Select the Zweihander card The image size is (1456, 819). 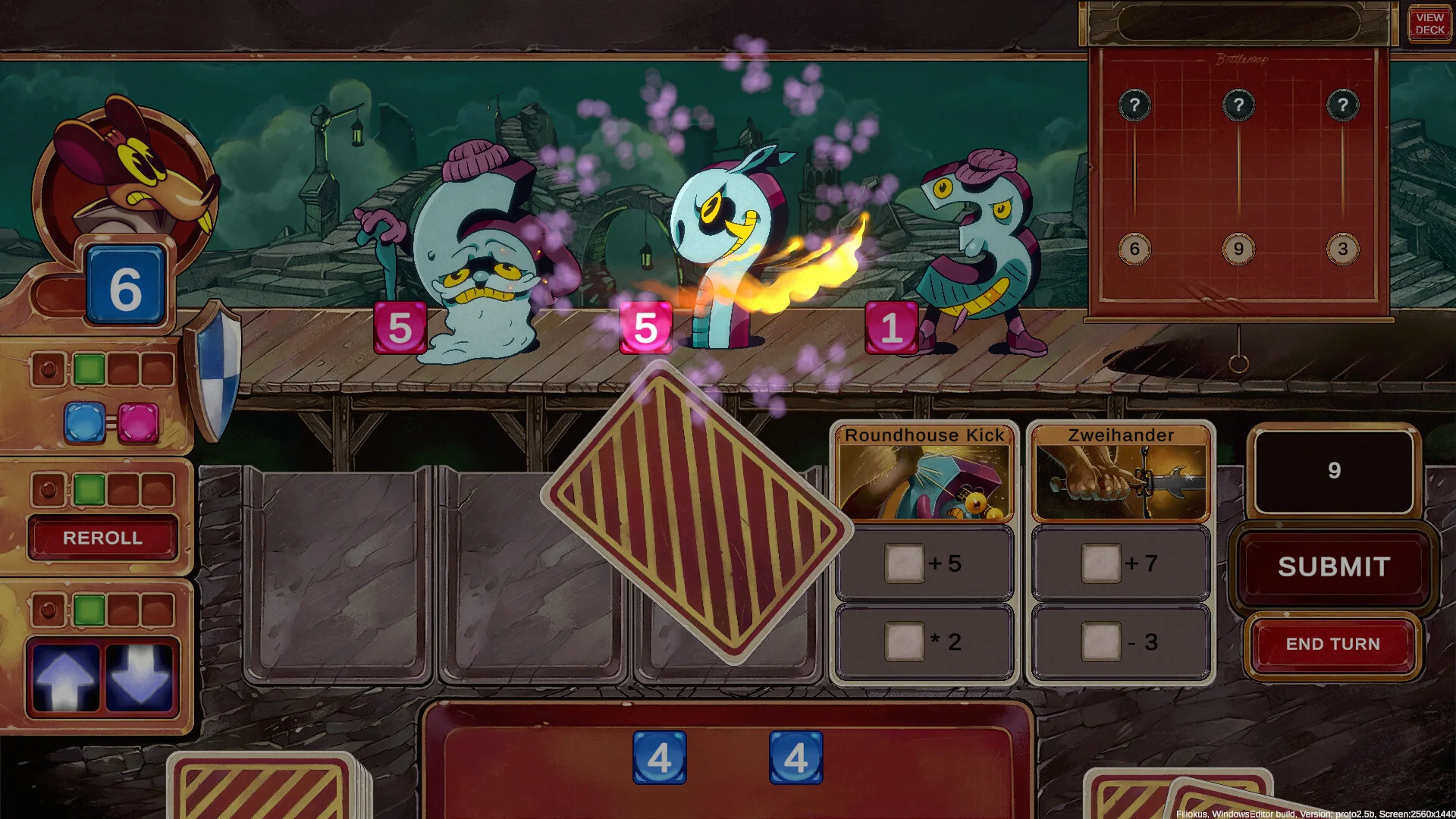[1121, 474]
